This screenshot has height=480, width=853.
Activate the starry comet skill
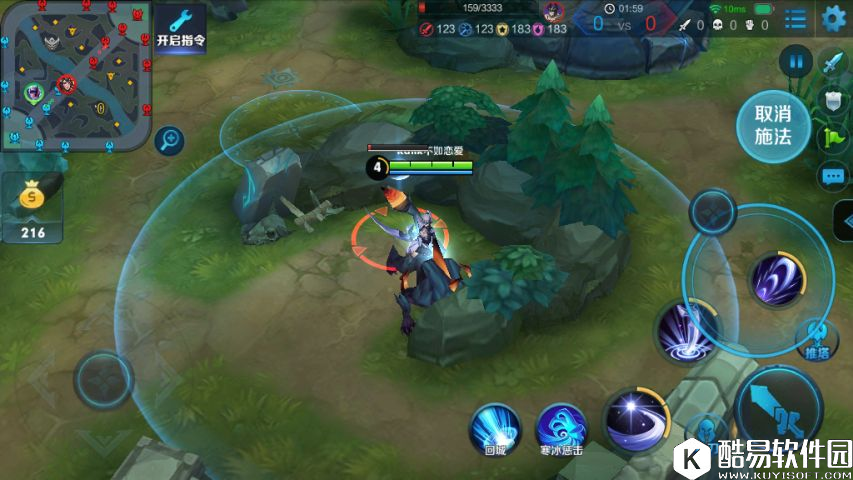coord(634,416)
